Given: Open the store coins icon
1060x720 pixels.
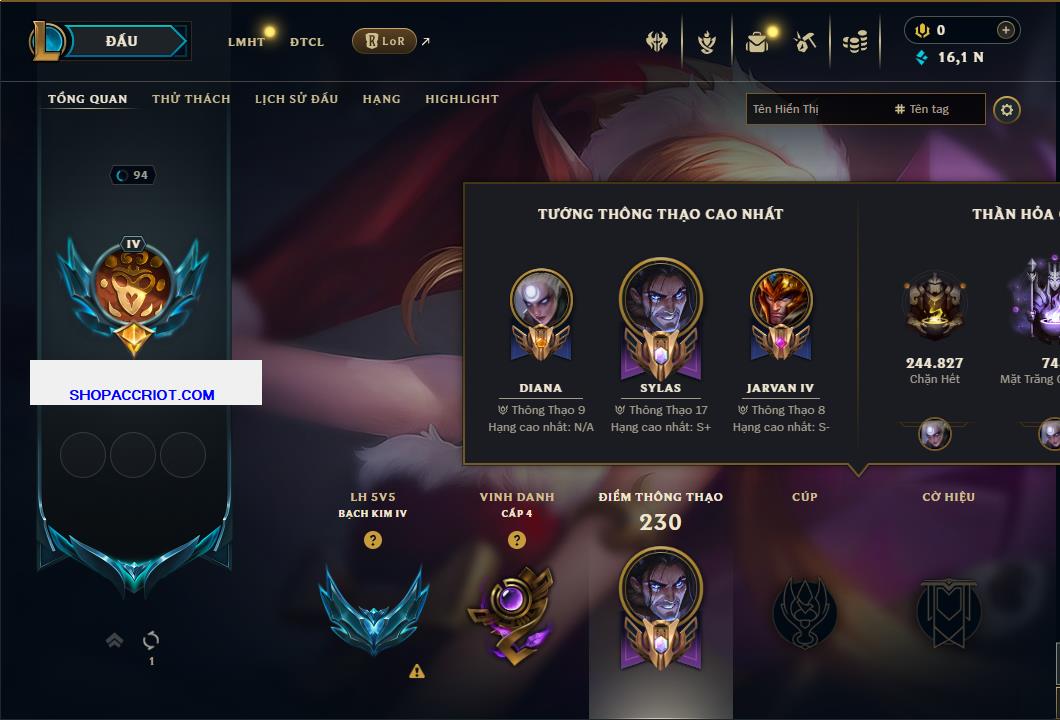Looking at the screenshot, I should 854,42.
